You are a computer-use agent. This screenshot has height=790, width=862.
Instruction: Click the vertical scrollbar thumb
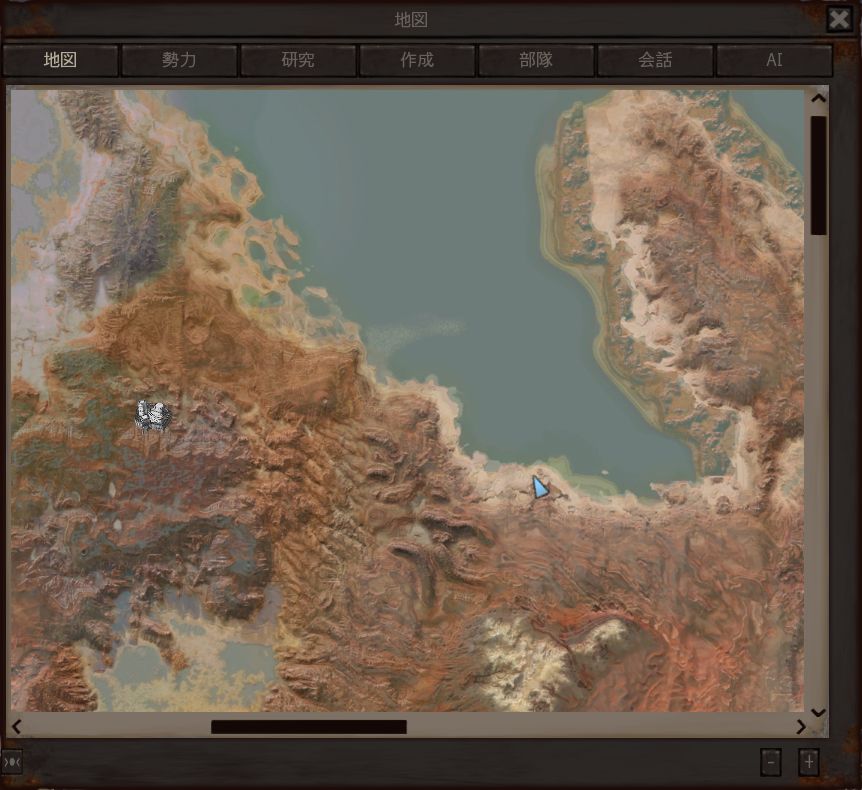click(x=819, y=175)
